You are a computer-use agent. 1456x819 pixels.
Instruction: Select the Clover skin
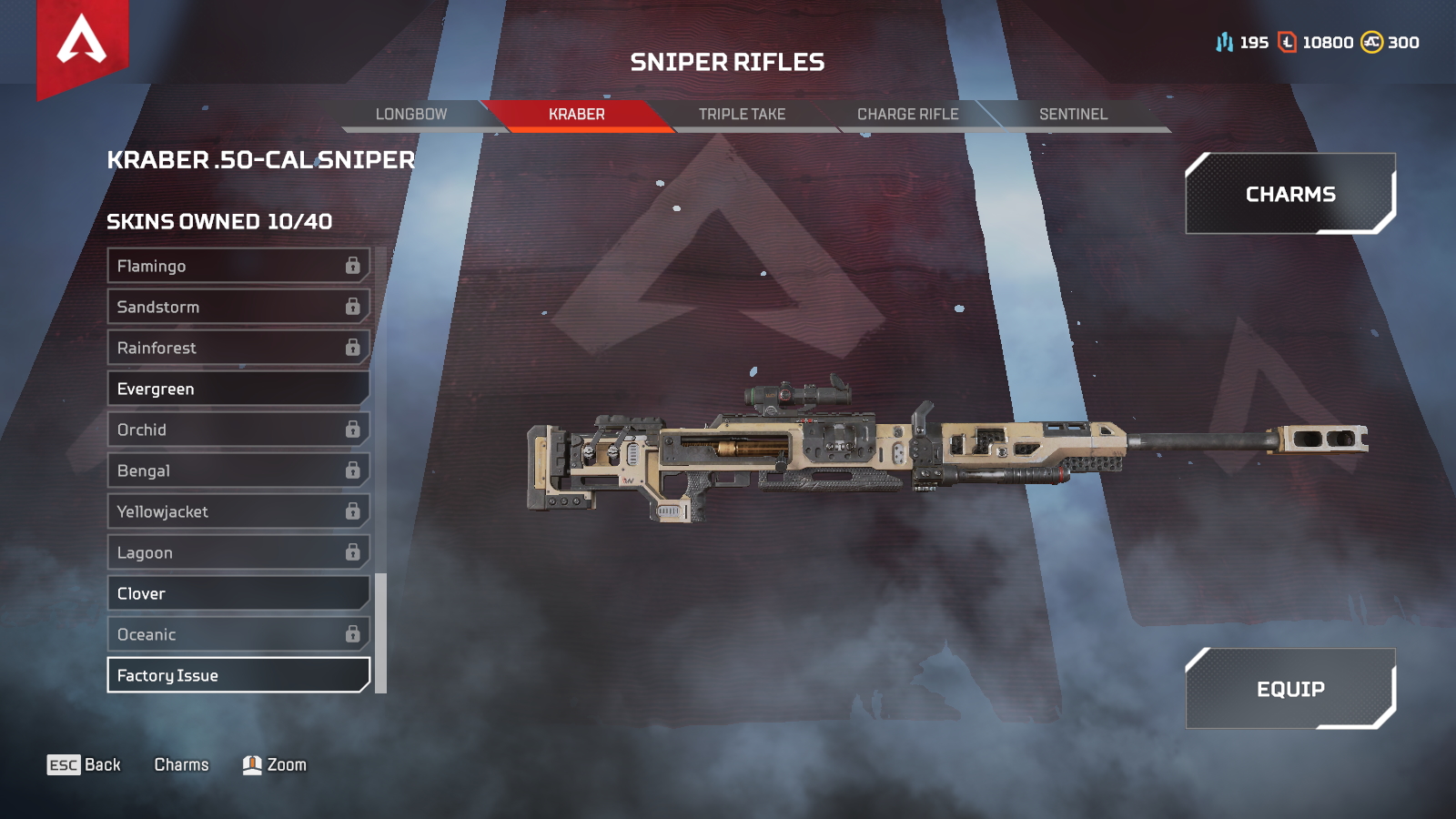point(237,593)
